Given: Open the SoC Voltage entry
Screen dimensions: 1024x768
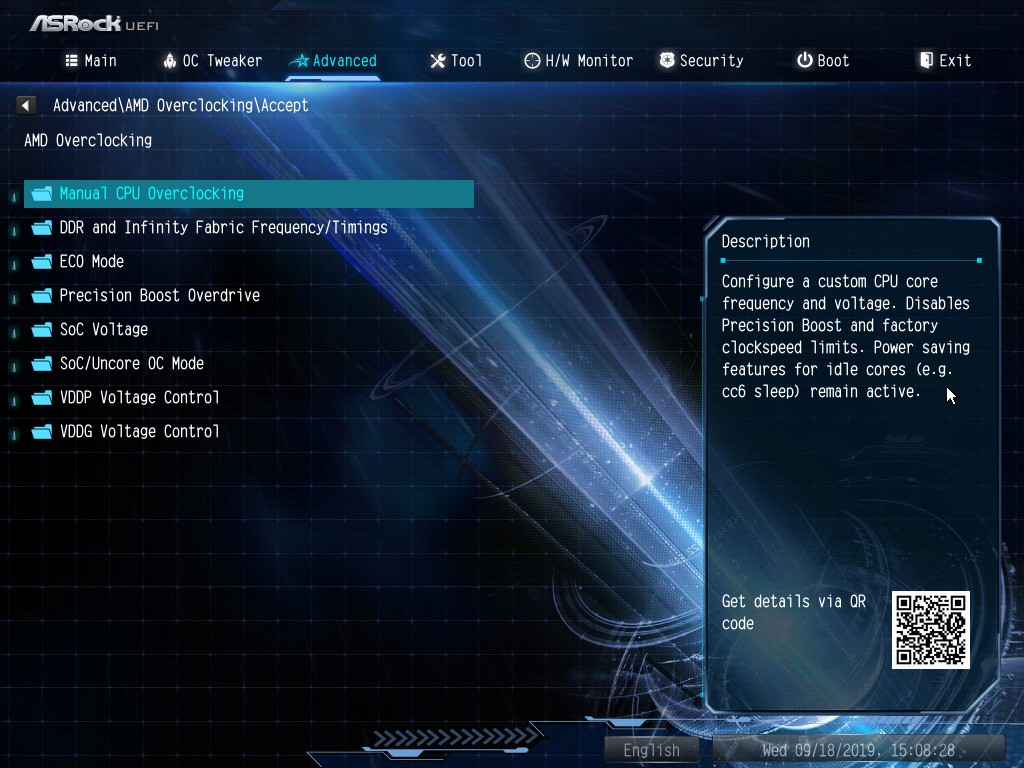Looking at the screenshot, I should (103, 330).
